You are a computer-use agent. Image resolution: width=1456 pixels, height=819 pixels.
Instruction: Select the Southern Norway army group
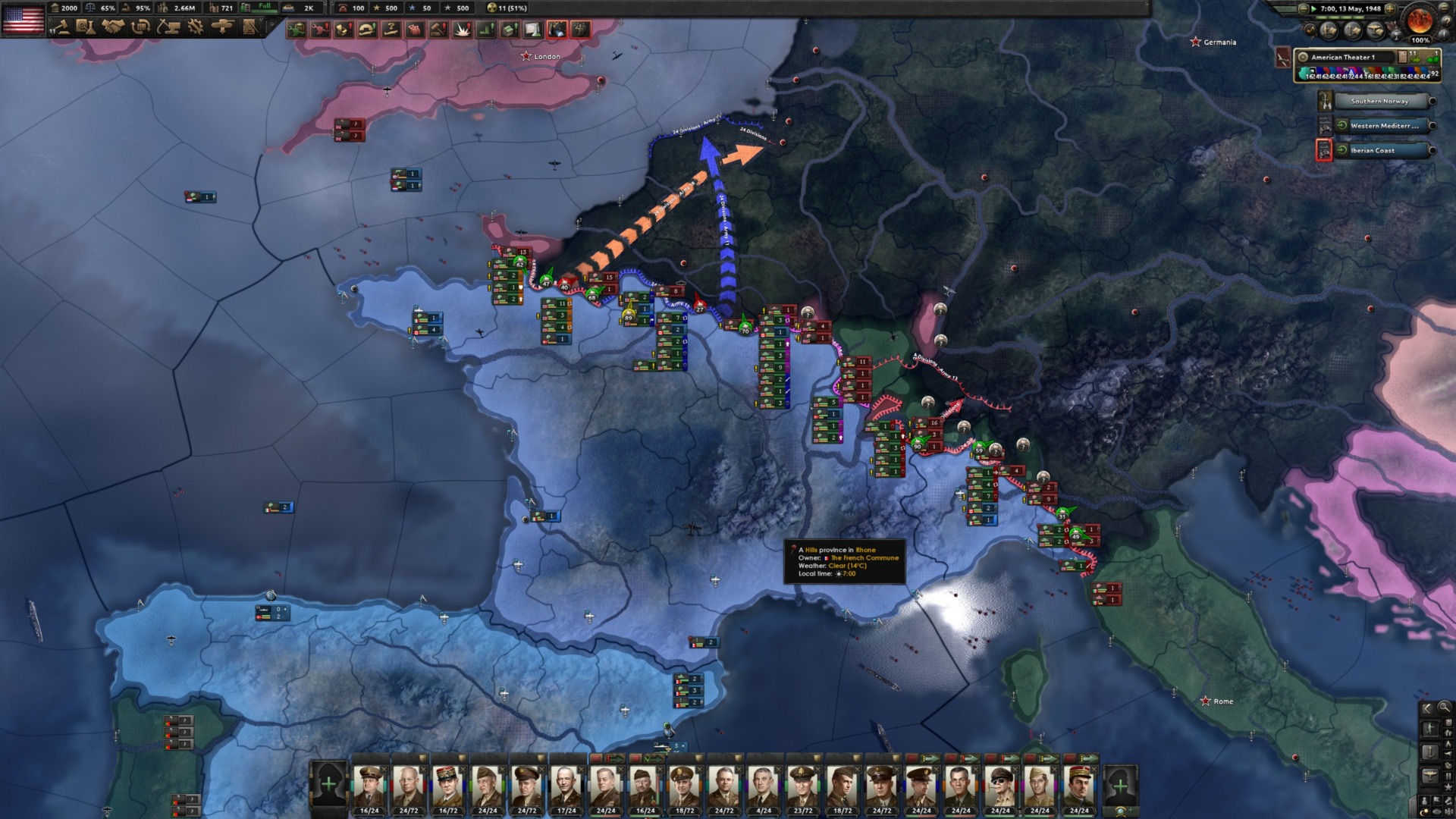pyautogui.click(x=1379, y=101)
